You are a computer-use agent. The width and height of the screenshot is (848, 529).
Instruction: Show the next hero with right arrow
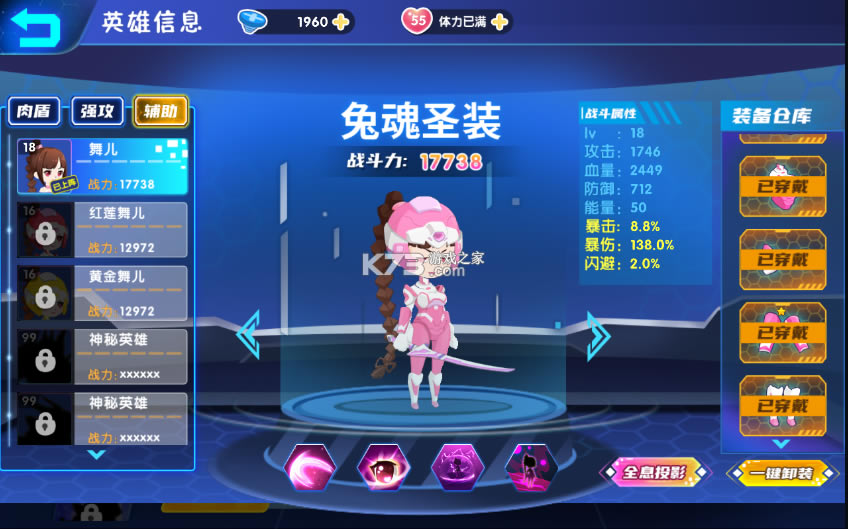click(x=598, y=336)
